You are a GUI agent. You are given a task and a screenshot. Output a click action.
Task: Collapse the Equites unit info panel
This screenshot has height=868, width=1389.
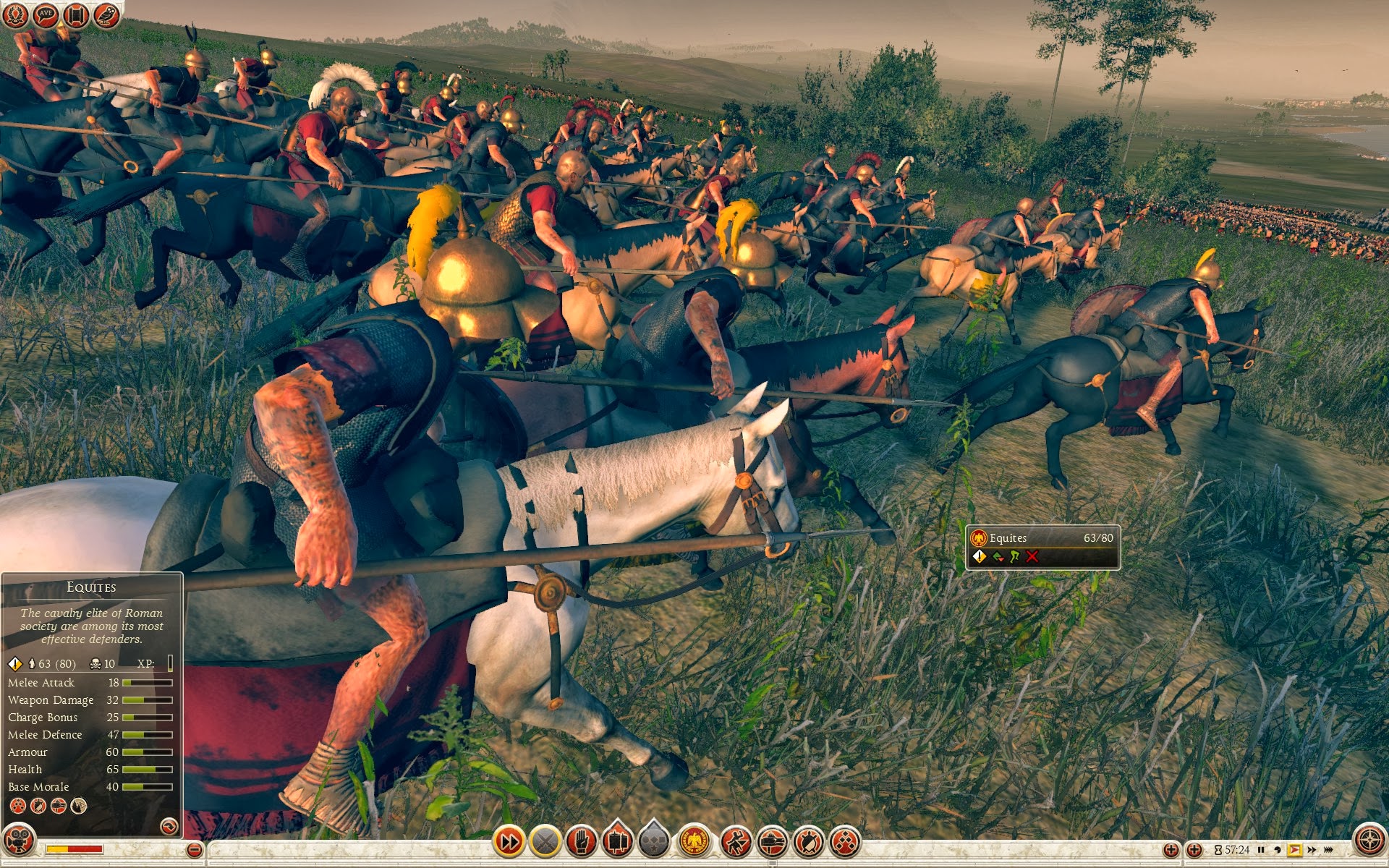coord(169,825)
